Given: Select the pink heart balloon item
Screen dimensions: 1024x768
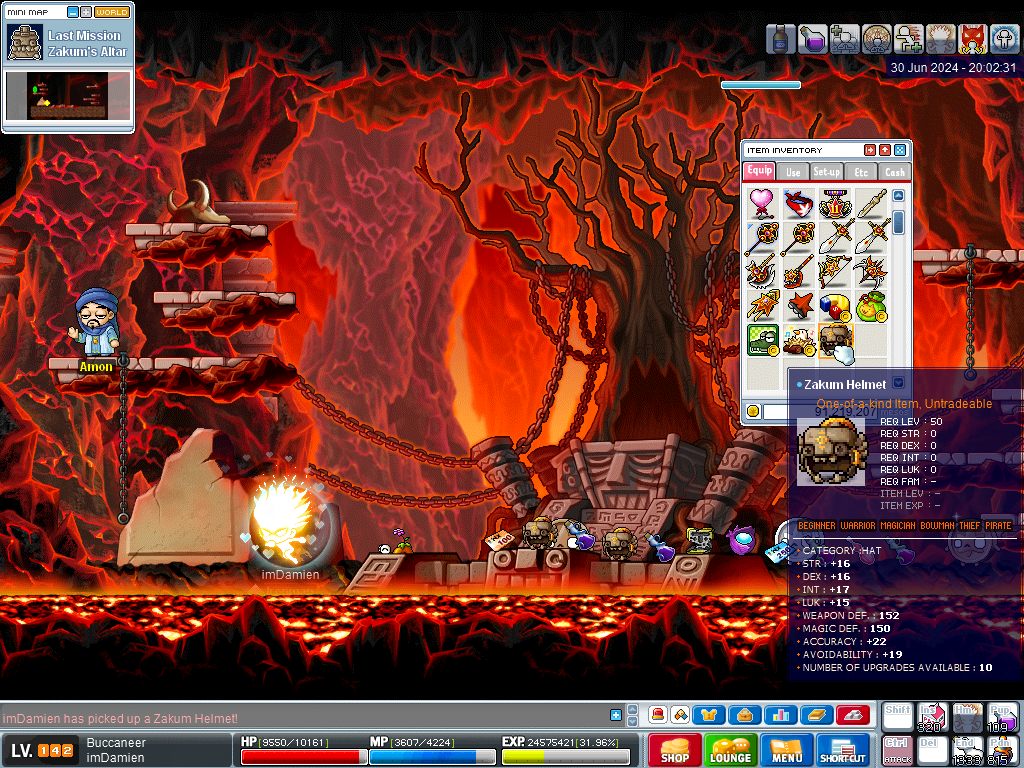Looking at the screenshot, I should click(763, 203).
